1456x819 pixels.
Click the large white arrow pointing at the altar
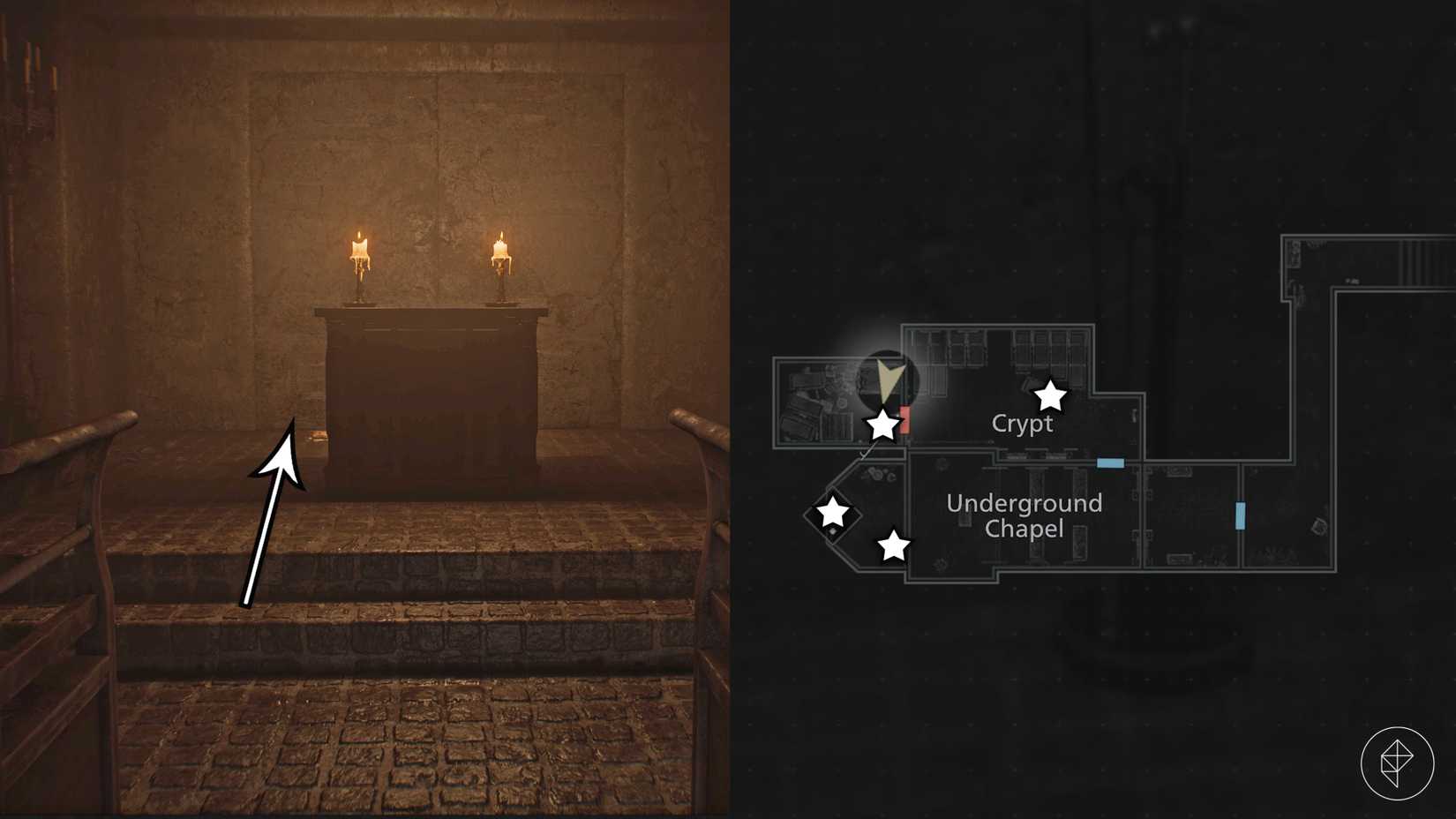[x=274, y=503]
